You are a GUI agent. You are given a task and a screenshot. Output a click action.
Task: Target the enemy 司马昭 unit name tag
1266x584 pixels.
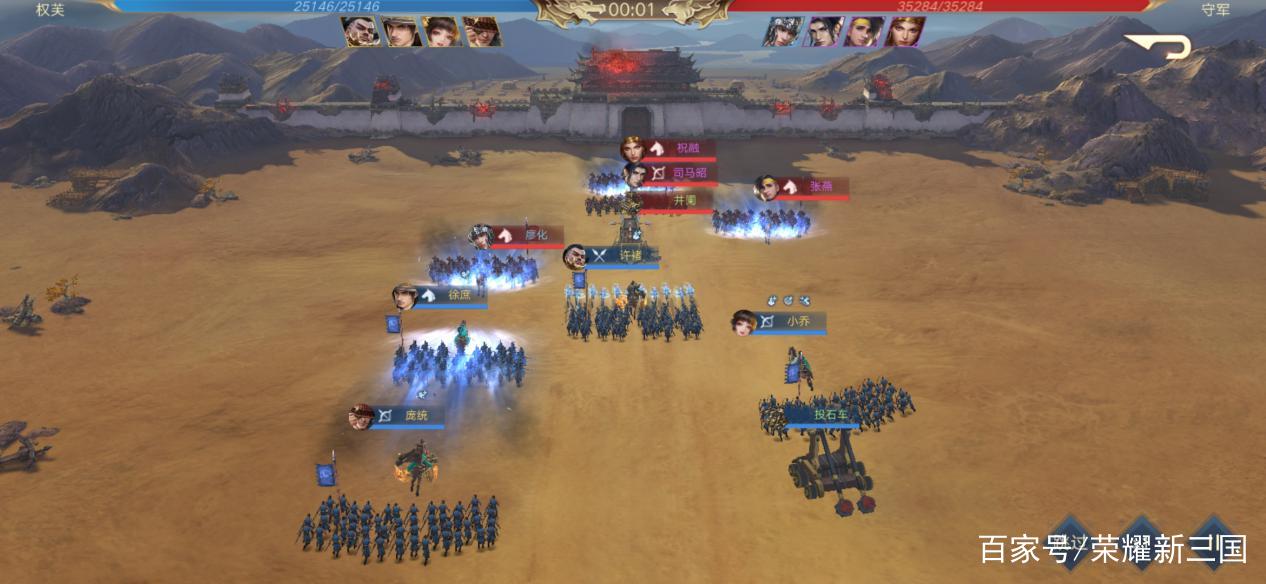tap(681, 174)
